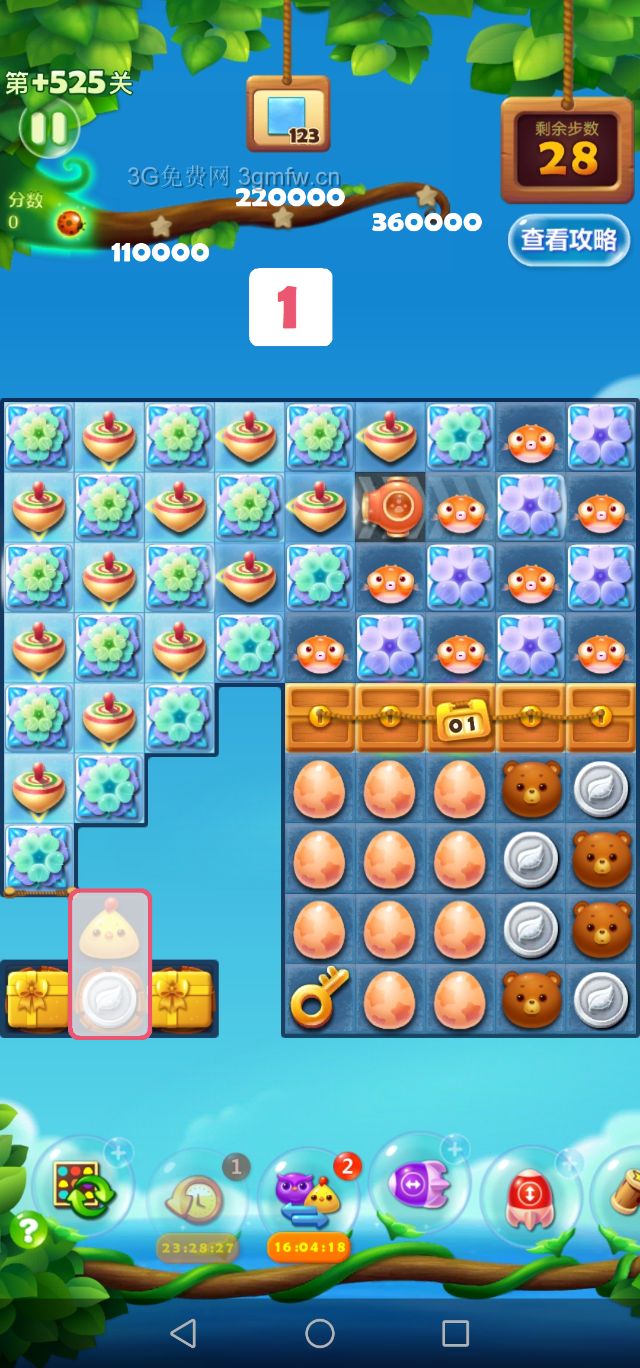This screenshot has width=640, height=1368.
Task: Tap the Android home circle button
Action: tap(320, 1332)
